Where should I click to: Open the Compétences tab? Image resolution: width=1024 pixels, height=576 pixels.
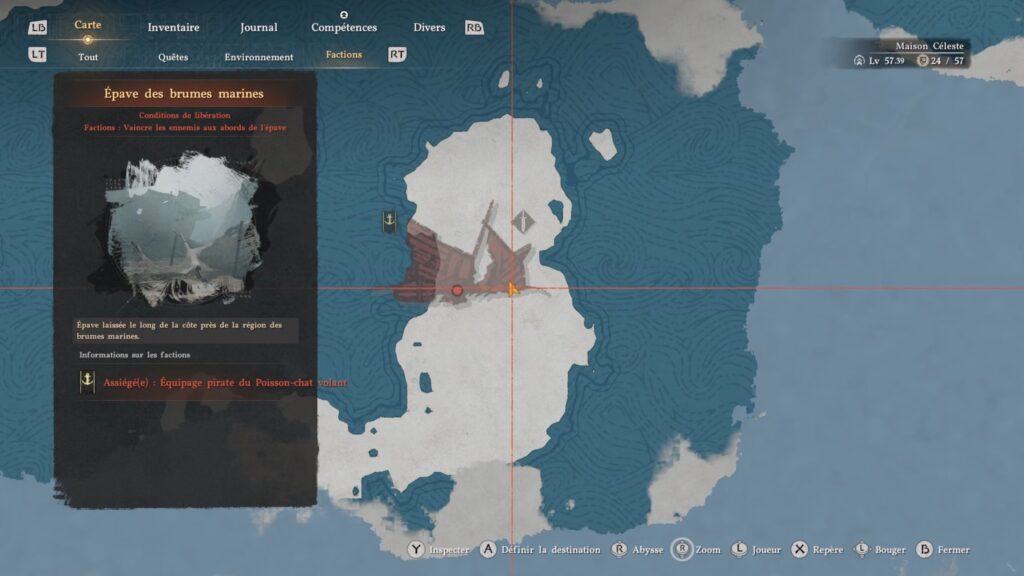tap(343, 27)
